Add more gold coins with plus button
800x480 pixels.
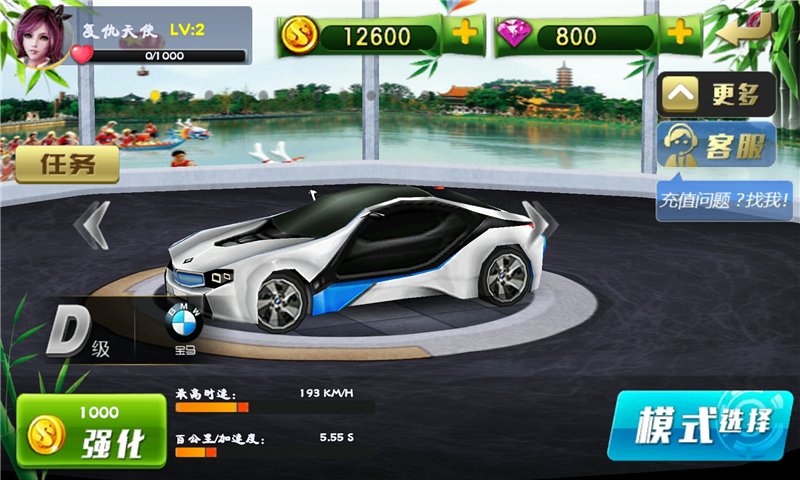pos(465,36)
